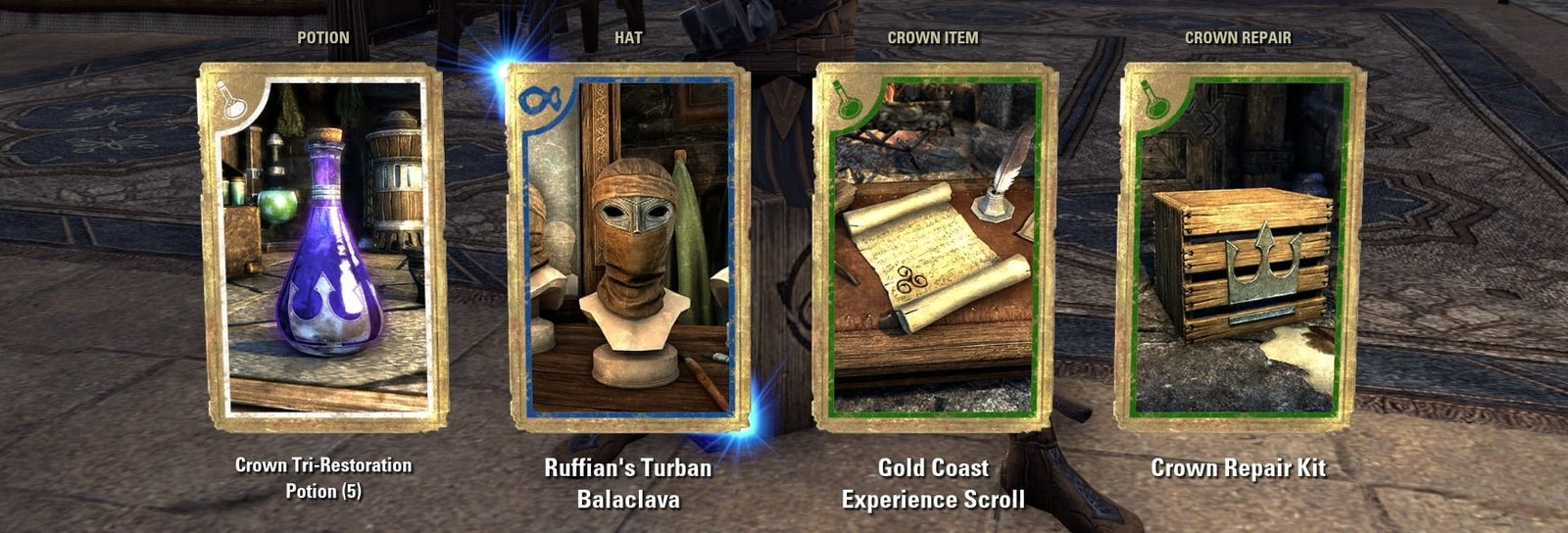
Task: Pick the Gold Coast Experience Scroll card
Action: point(934,247)
